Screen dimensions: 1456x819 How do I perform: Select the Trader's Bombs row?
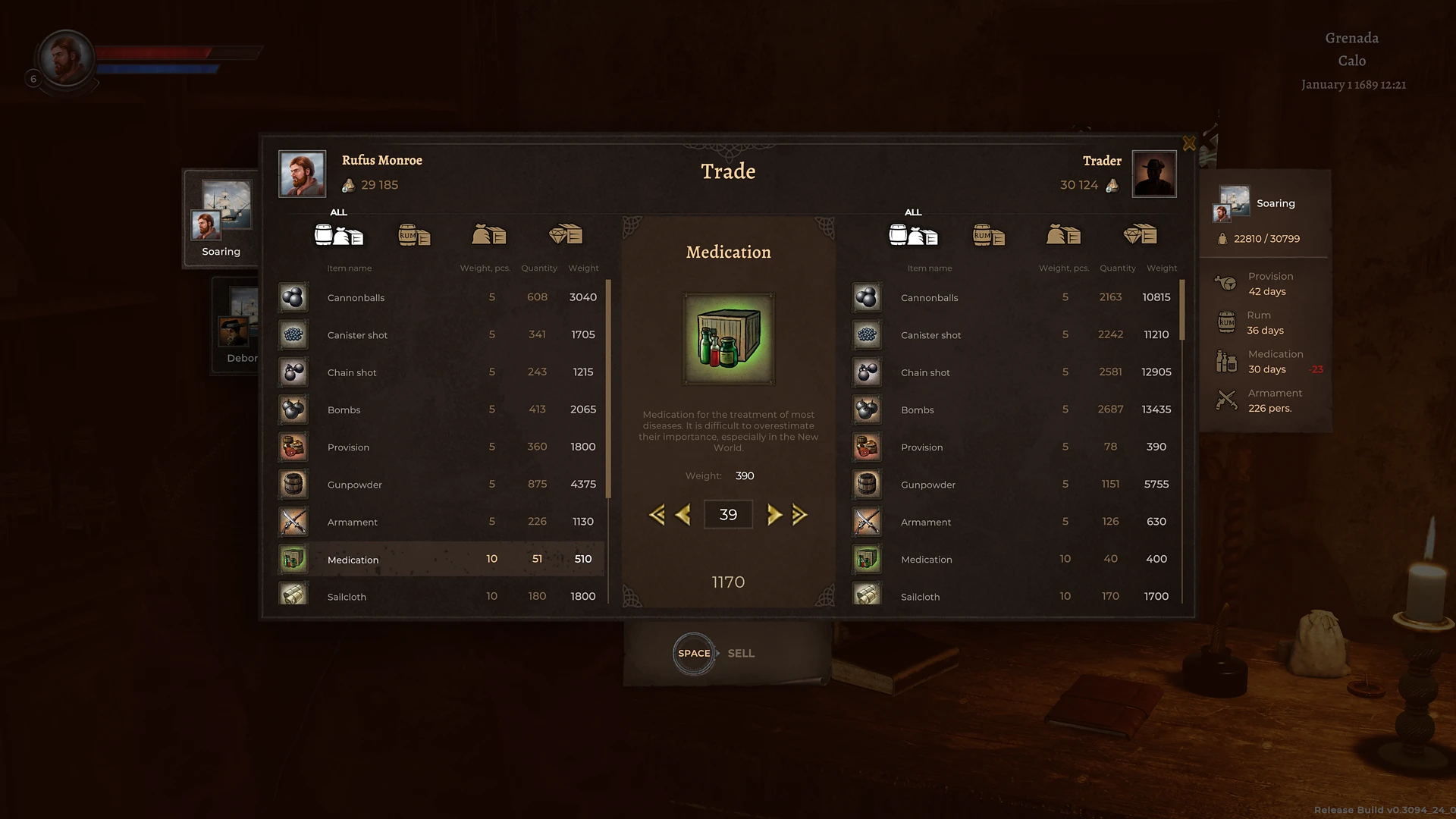[x=1015, y=409]
